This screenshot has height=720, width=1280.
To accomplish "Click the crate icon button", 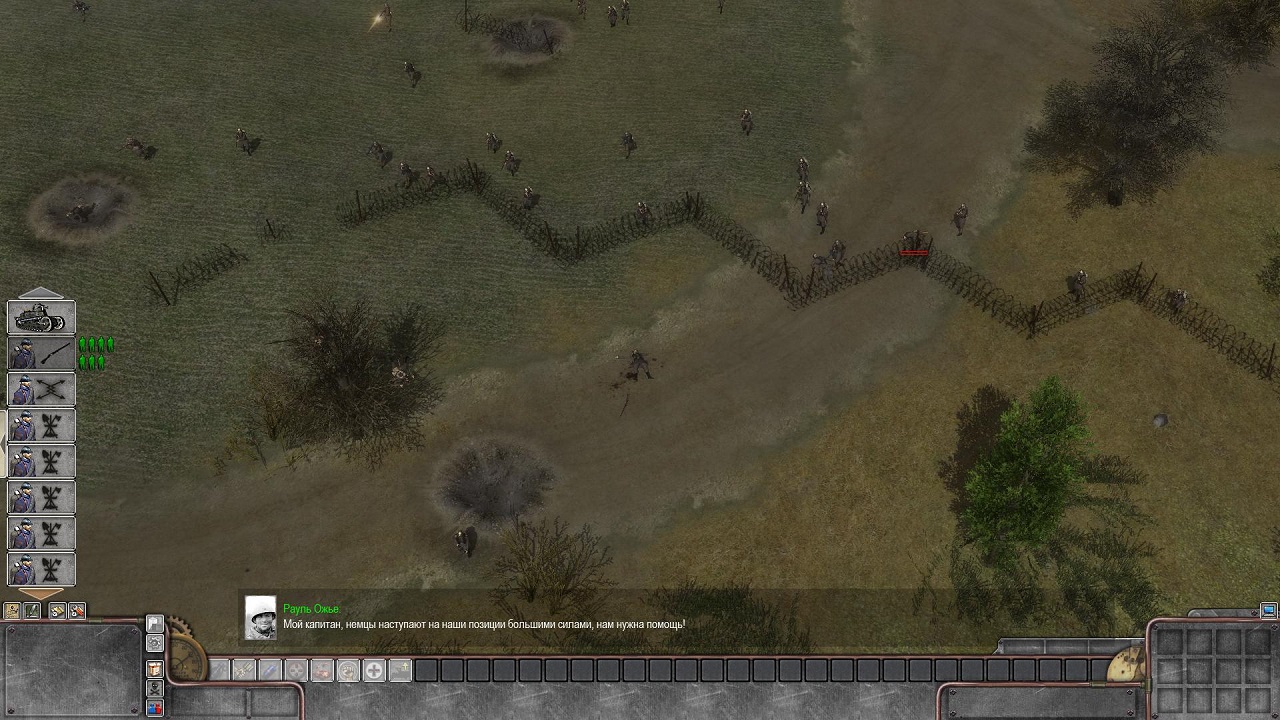I will (x=155, y=668).
